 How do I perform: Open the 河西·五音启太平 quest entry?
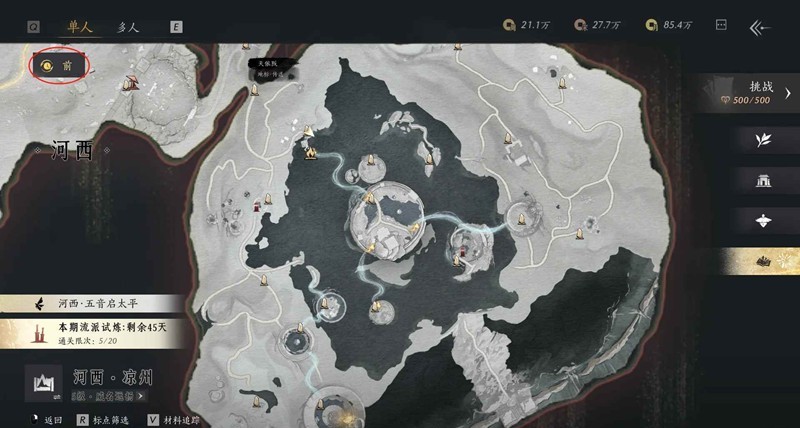coord(95,302)
